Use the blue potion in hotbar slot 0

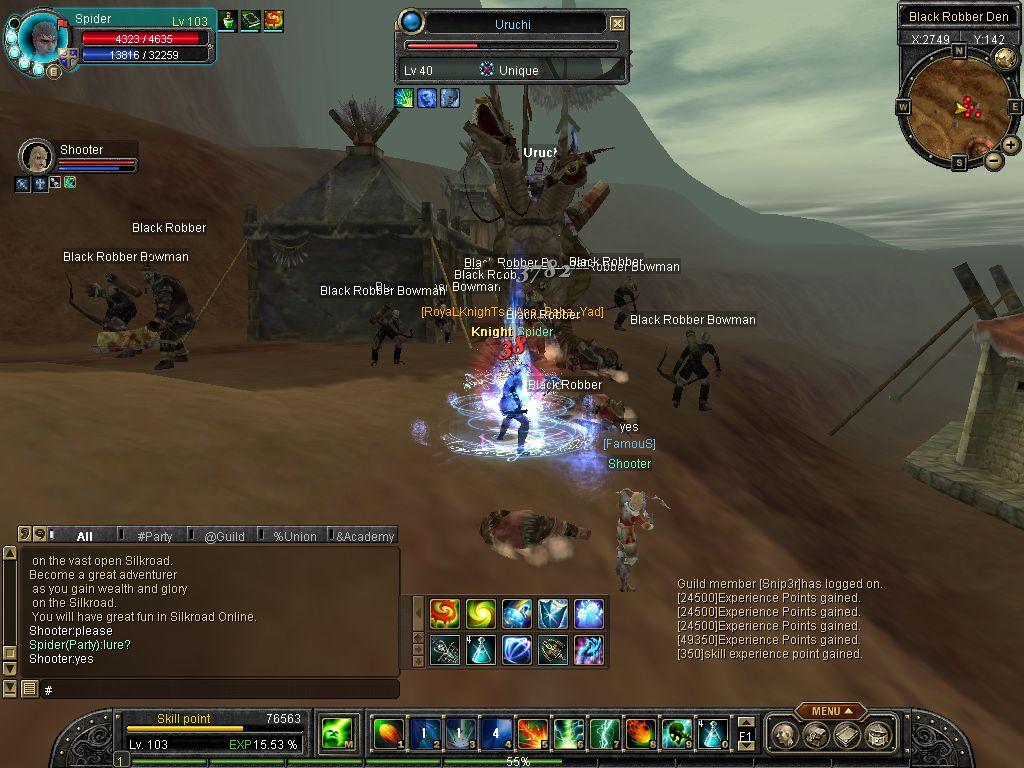712,734
